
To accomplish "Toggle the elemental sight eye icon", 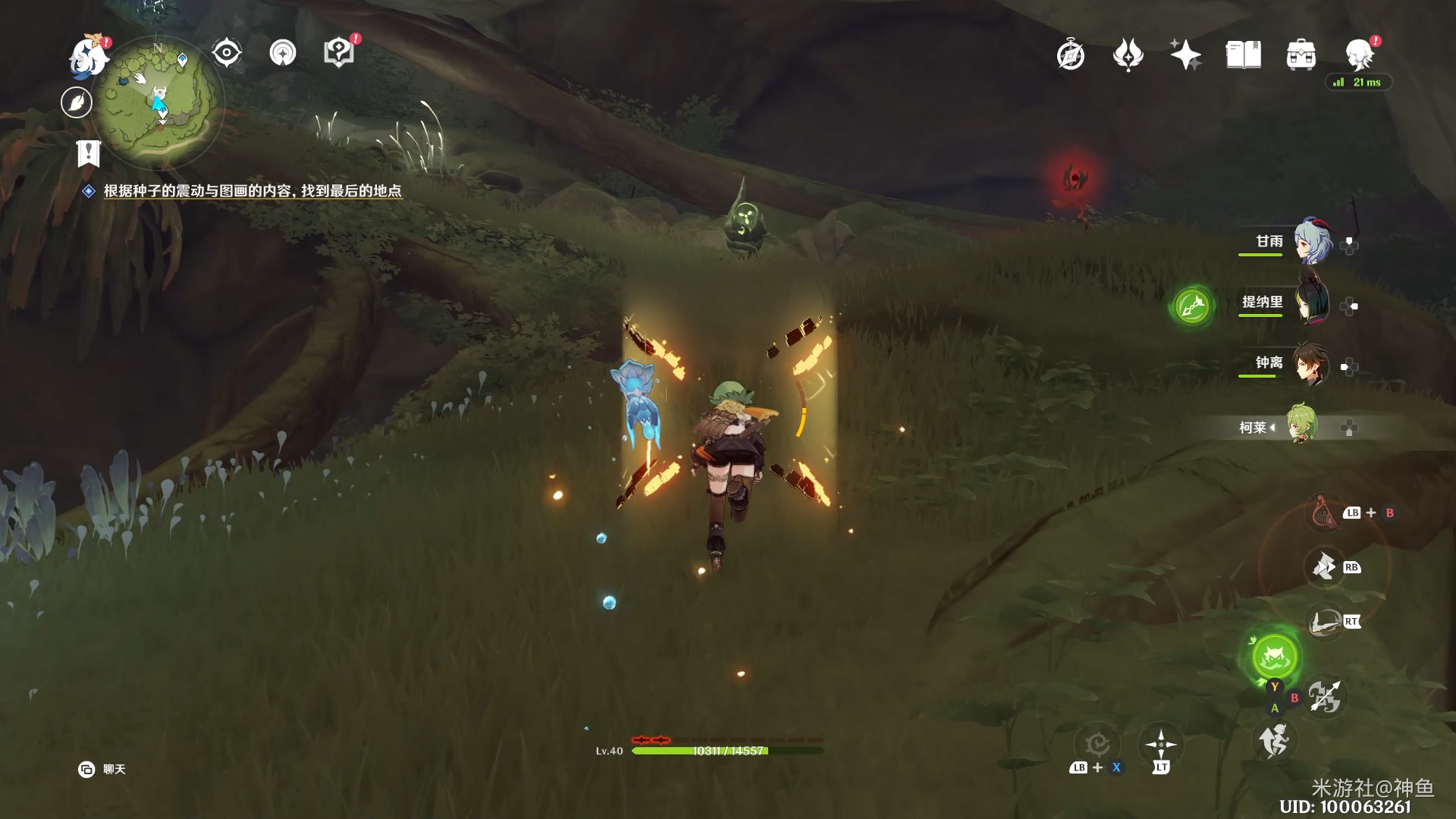I will coord(226,53).
